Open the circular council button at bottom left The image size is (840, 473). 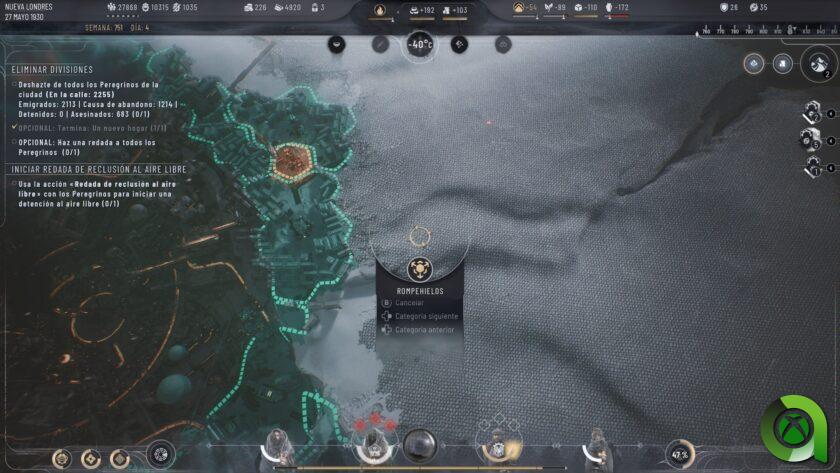(x=160, y=455)
